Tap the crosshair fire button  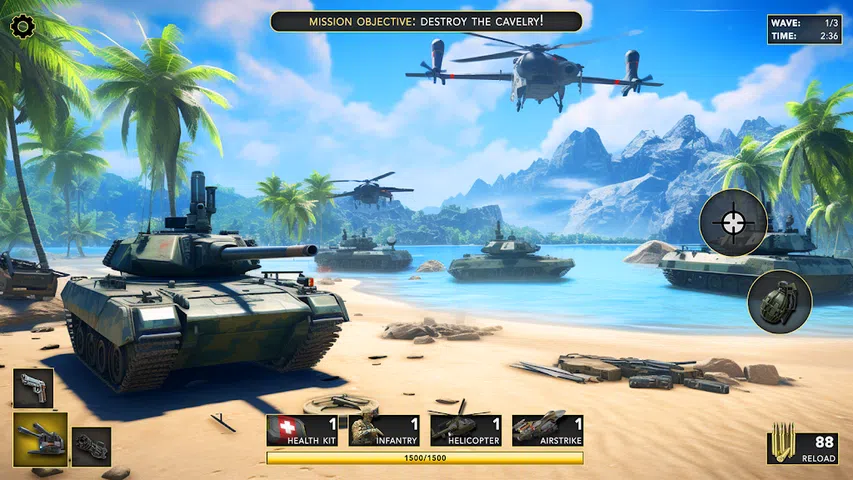click(733, 222)
